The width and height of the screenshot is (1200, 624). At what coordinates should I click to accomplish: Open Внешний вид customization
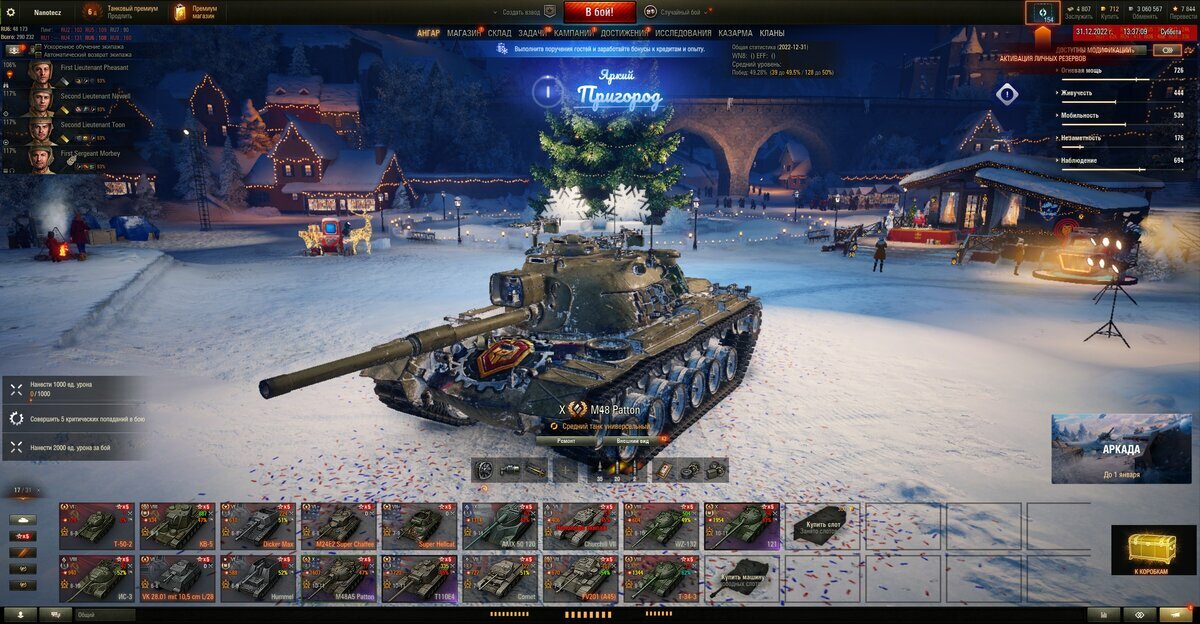[633, 440]
